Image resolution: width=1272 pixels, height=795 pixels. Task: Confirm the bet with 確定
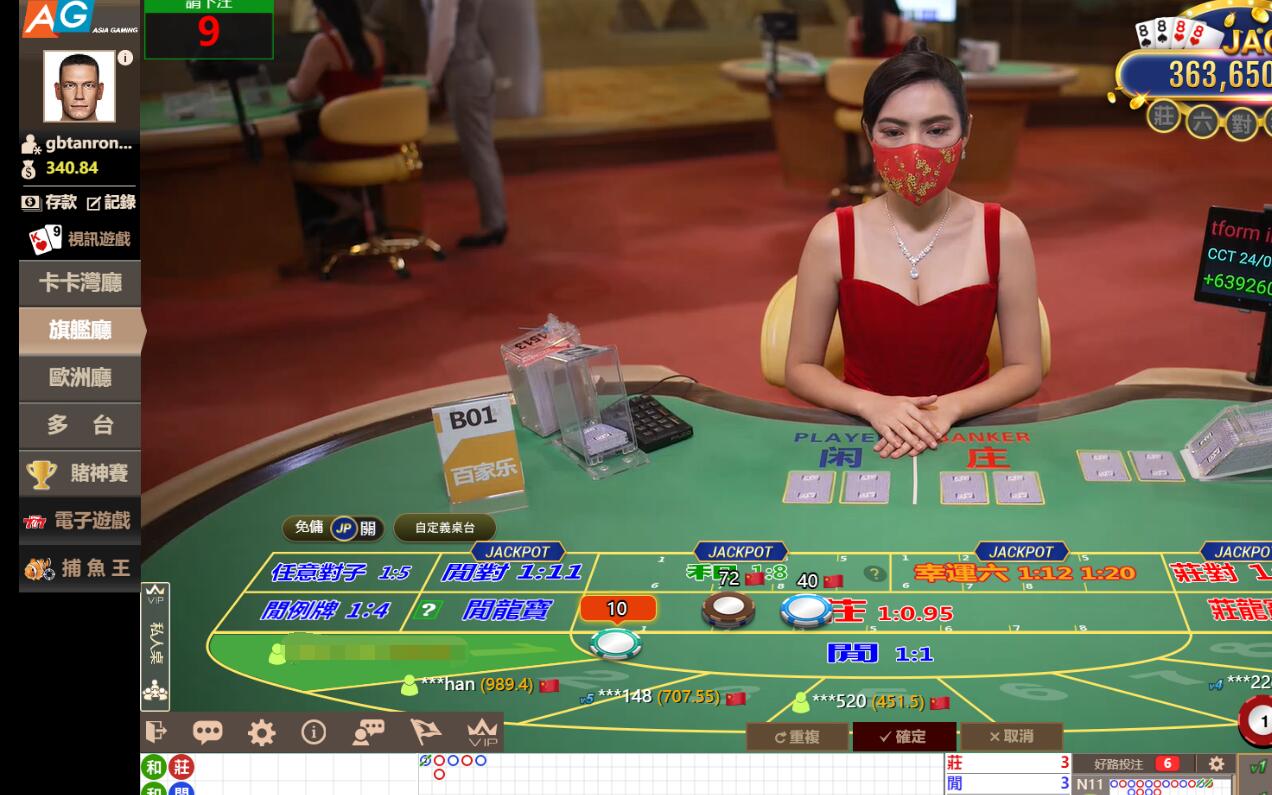click(x=903, y=737)
